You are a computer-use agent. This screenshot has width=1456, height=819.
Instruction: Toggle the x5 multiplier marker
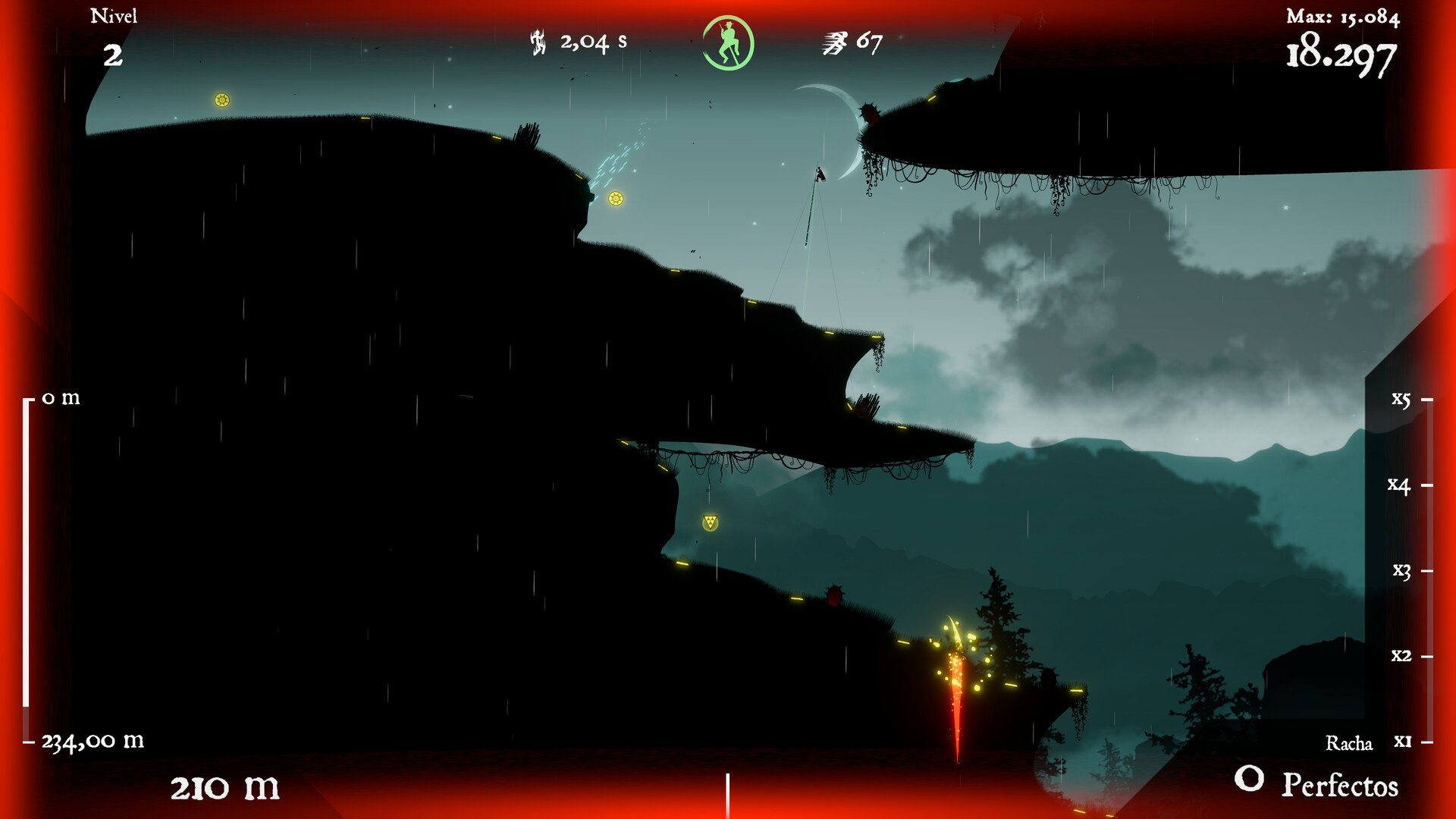point(1401,399)
